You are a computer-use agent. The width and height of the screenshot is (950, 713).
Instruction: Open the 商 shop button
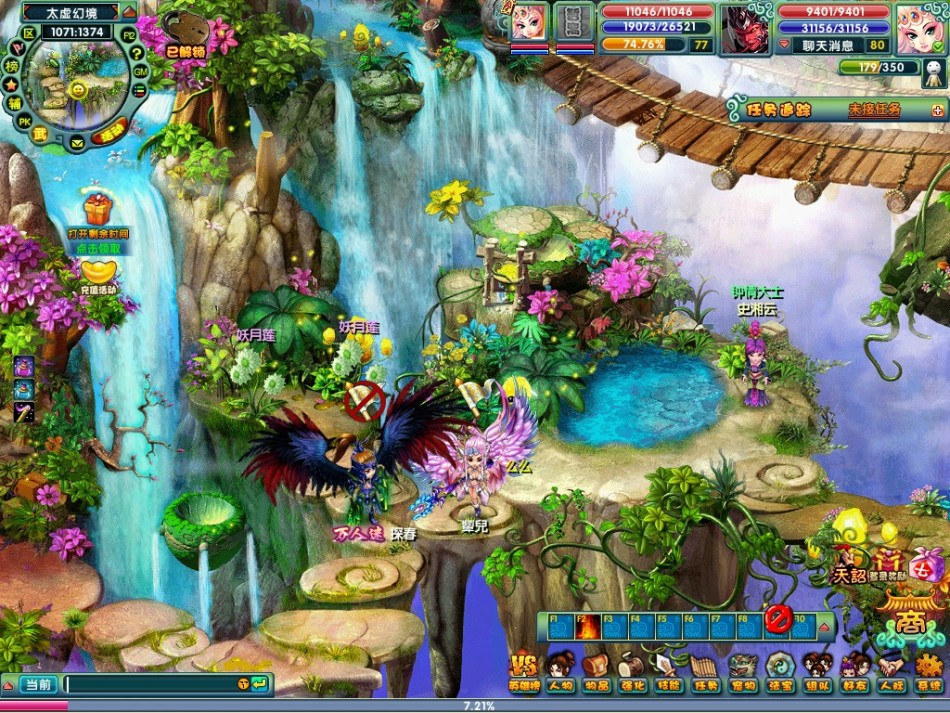908,622
